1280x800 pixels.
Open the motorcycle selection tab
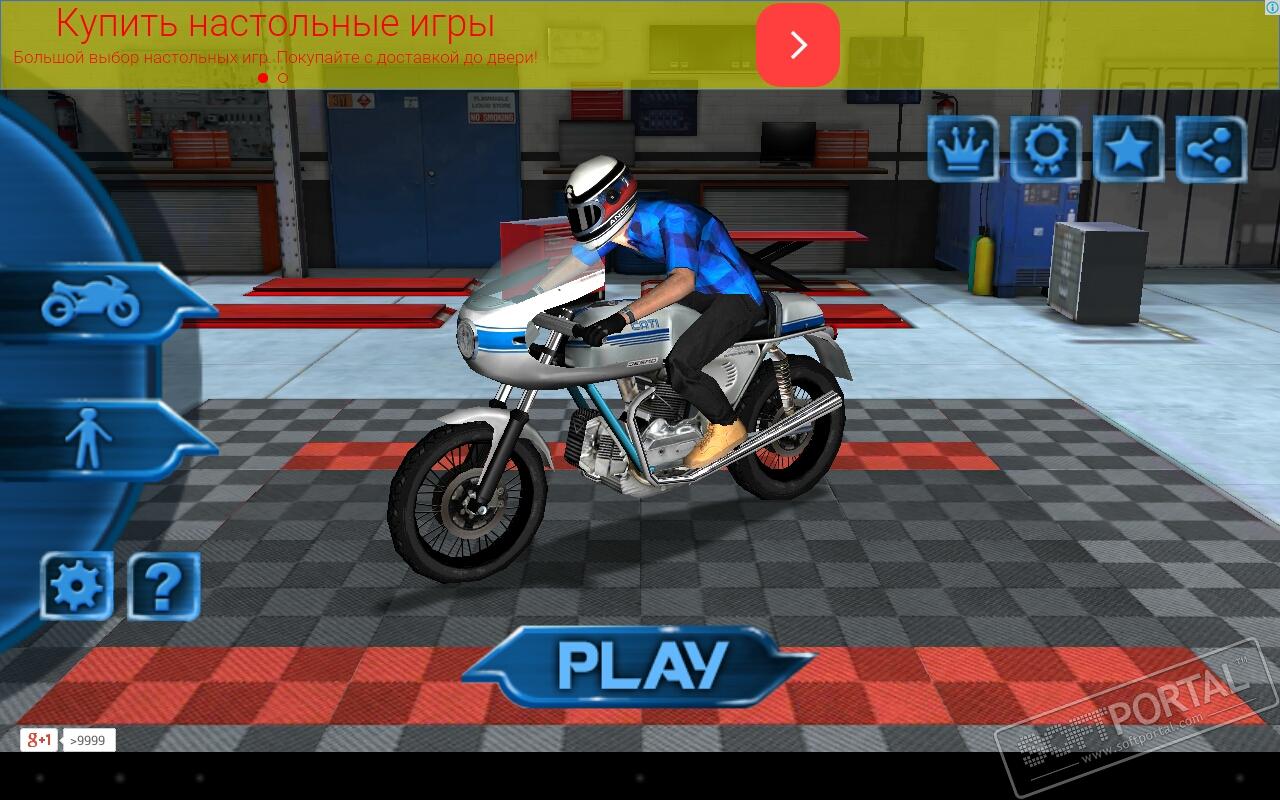[x=92, y=301]
